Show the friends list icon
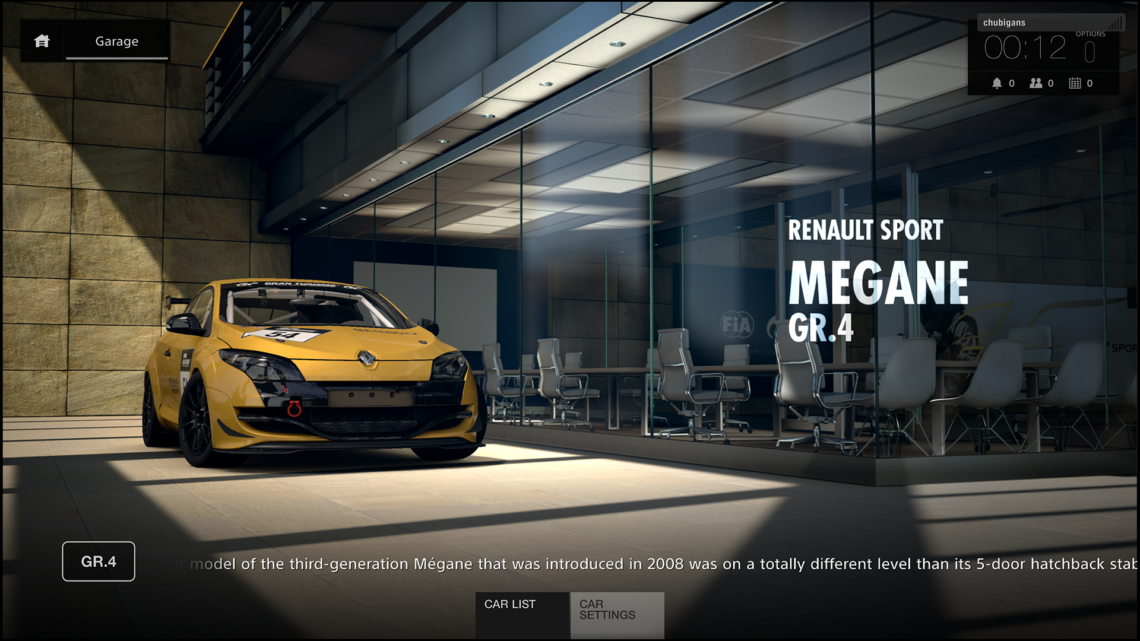The width and height of the screenshot is (1140, 641). pyautogui.click(x=1036, y=83)
